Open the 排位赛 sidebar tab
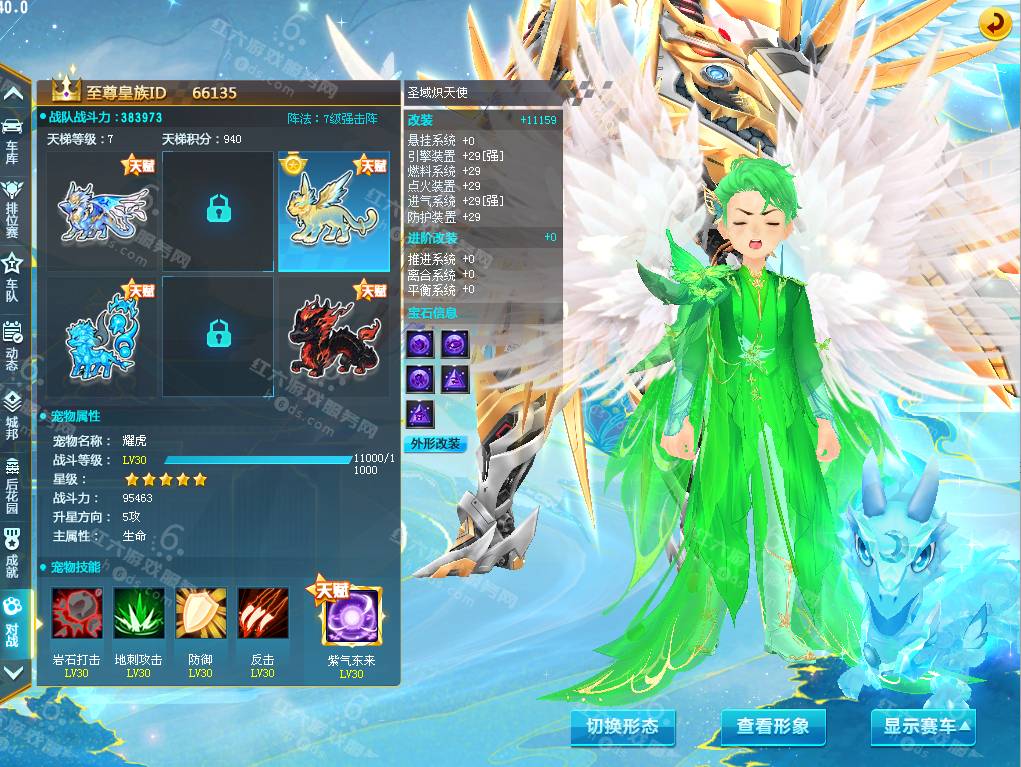The image size is (1021, 767). pyautogui.click(x=13, y=204)
